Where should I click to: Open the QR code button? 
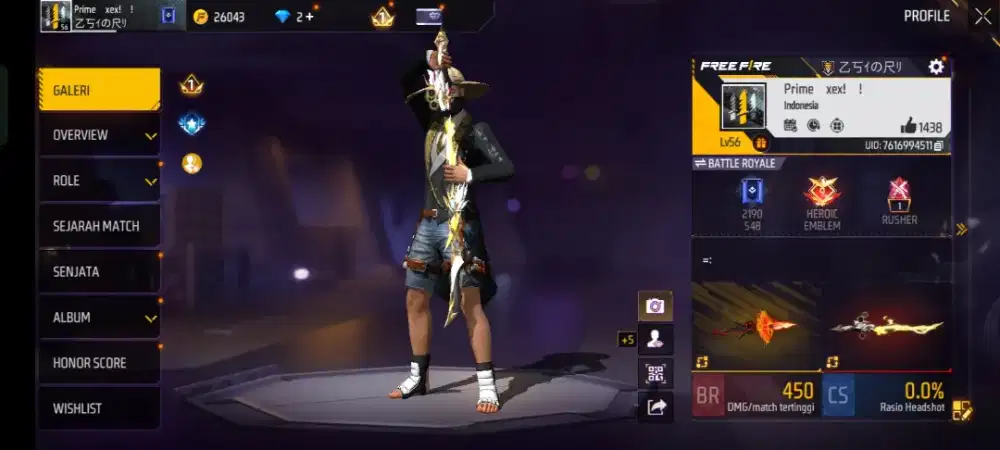tap(655, 373)
